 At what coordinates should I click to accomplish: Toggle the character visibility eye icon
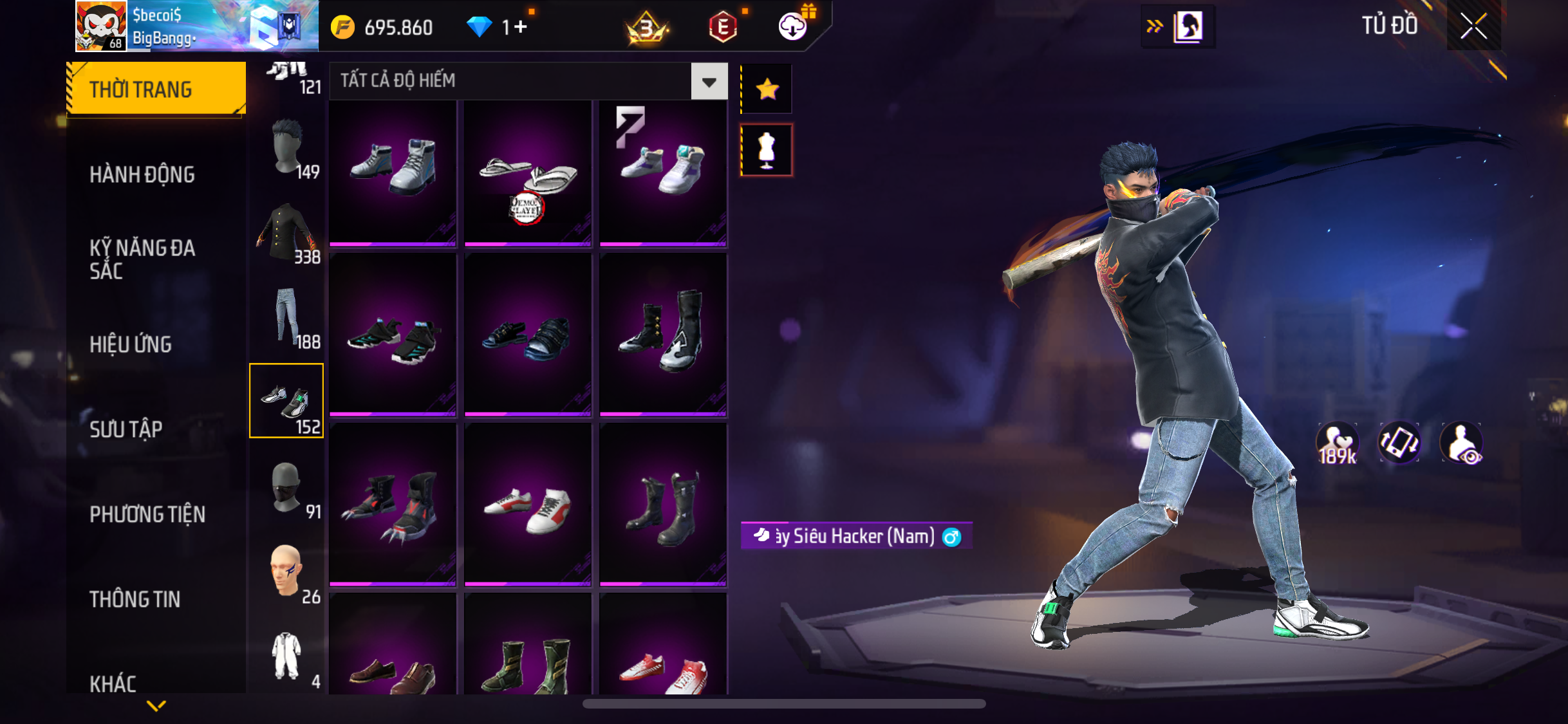click(1461, 443)
